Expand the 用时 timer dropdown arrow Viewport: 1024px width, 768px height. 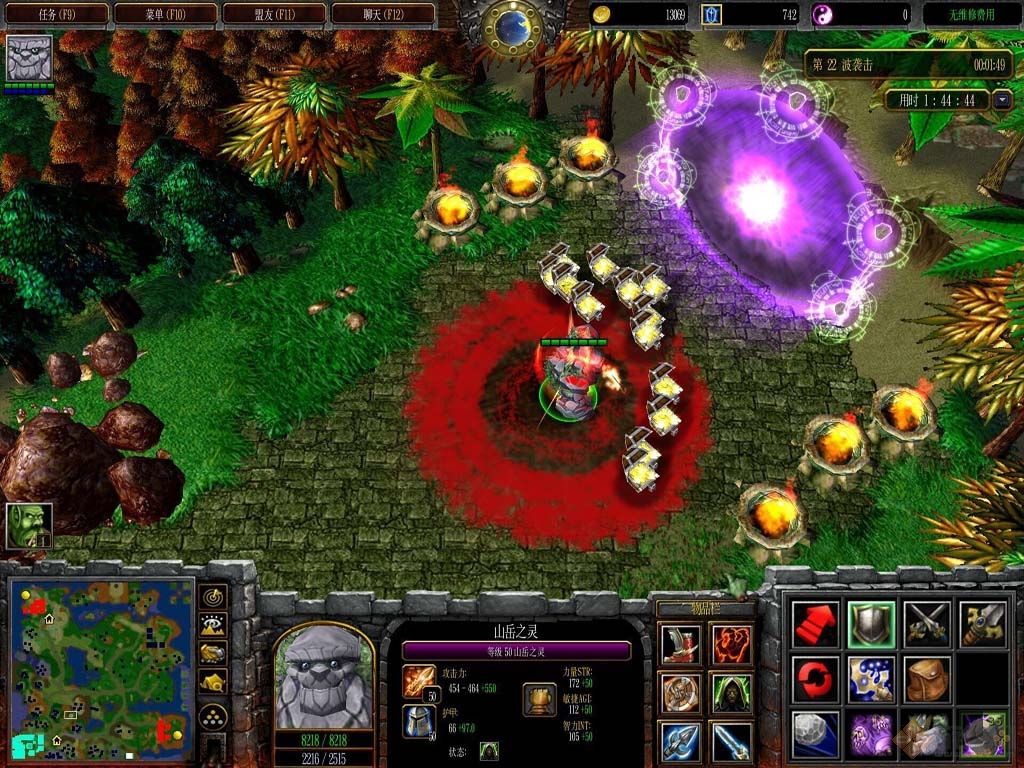(x=1002, y=100)
